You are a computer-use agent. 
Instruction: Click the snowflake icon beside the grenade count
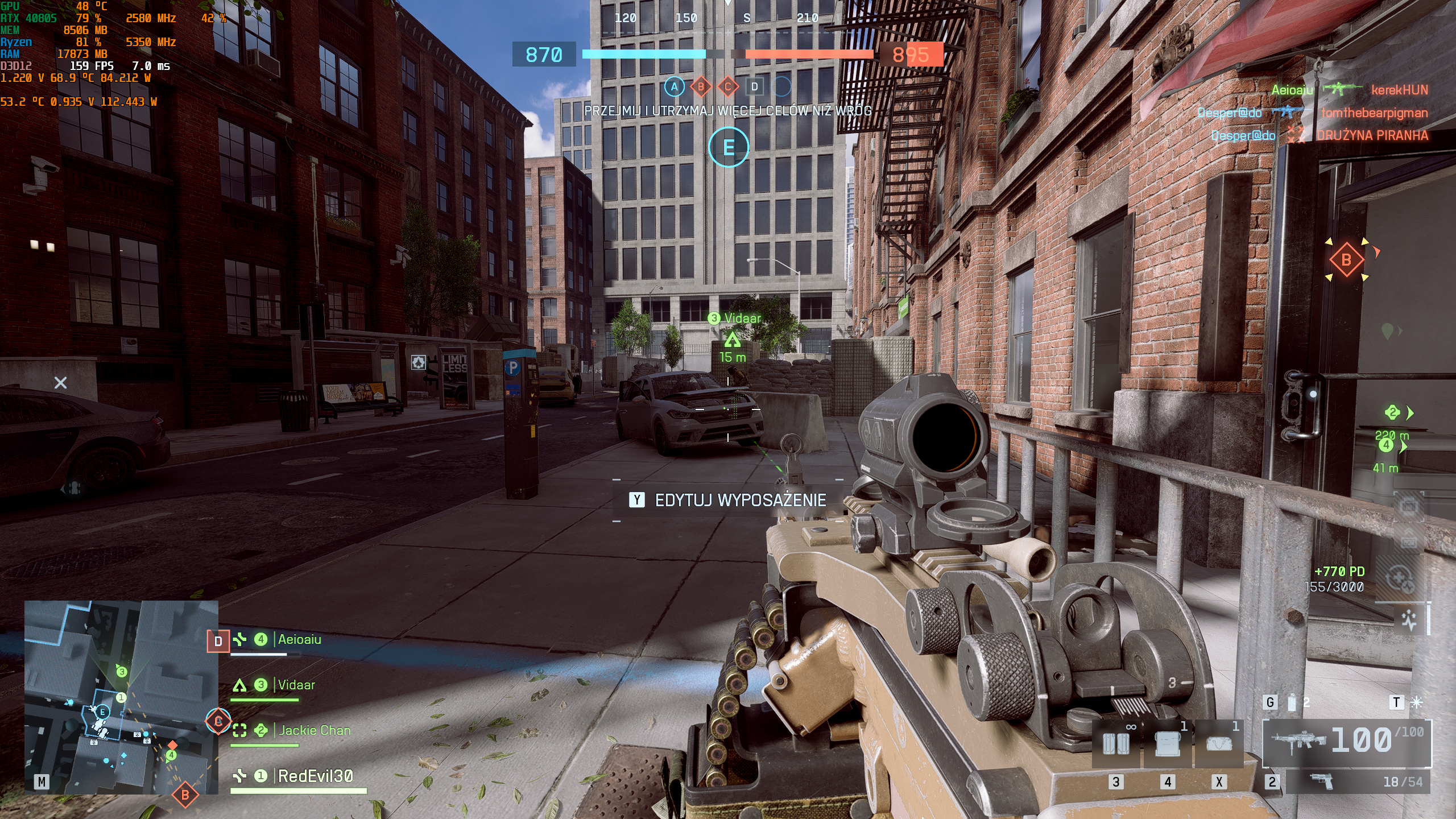(x=1416, y=703)
